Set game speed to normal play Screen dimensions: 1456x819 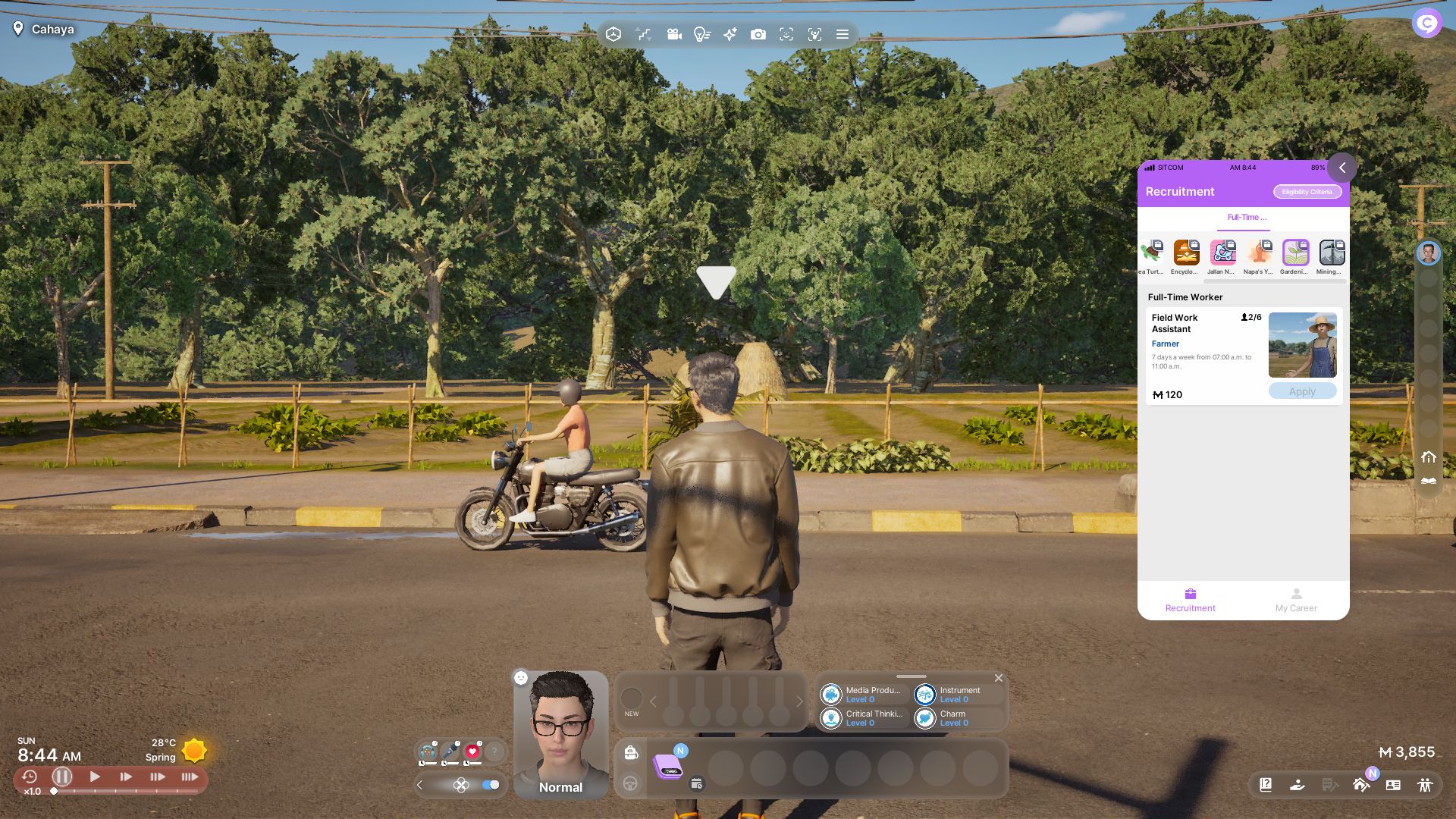(x=95, y=777)
